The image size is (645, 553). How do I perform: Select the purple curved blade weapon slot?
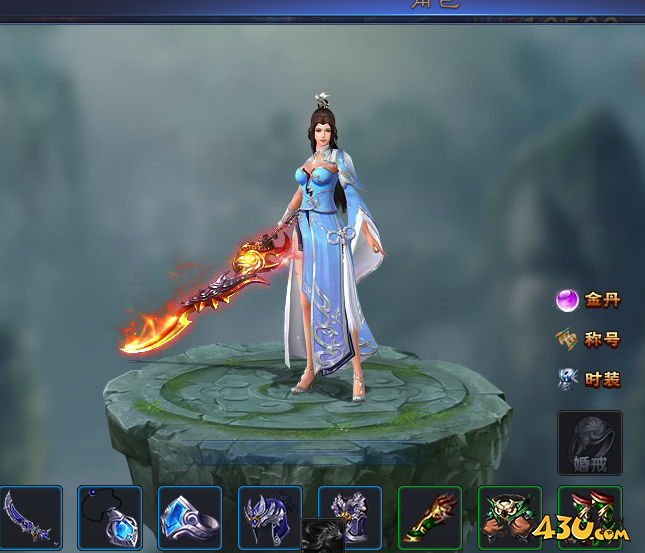(30, 517)
